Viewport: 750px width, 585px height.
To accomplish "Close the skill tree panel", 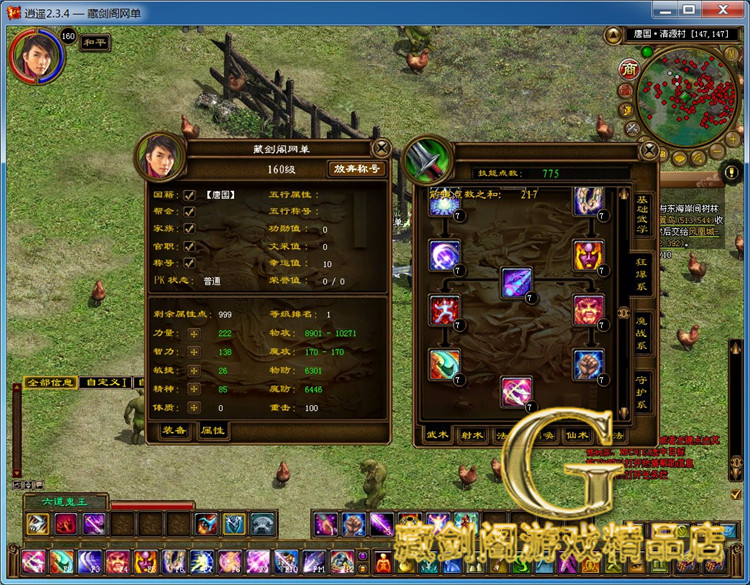I will click(648, 151).
